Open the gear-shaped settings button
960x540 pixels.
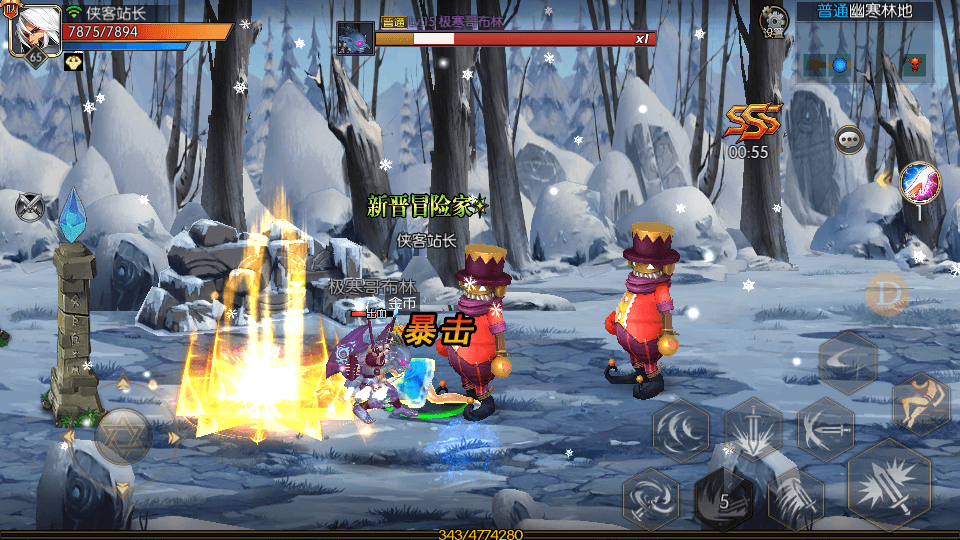pos(774,20)
